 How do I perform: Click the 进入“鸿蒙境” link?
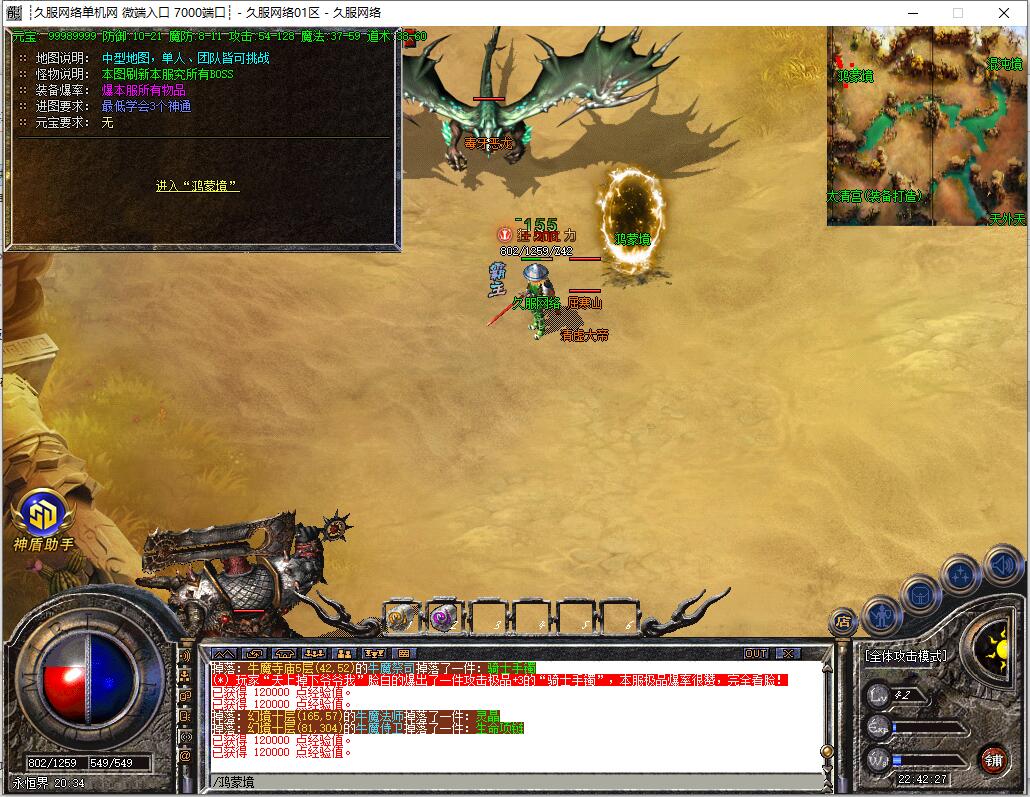[x=197, y=186]
